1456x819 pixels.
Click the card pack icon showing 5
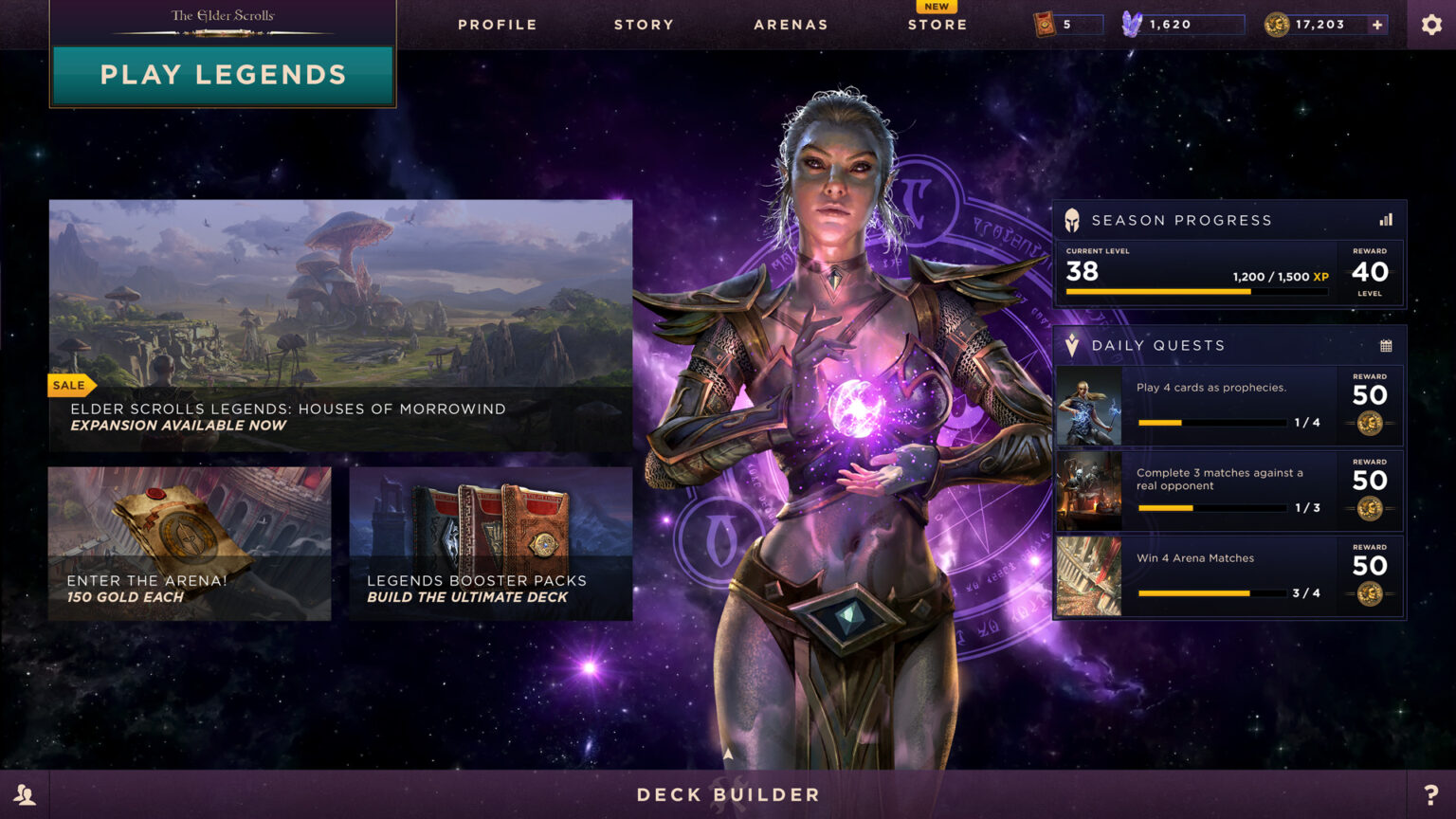click(x=1043, y=24)
